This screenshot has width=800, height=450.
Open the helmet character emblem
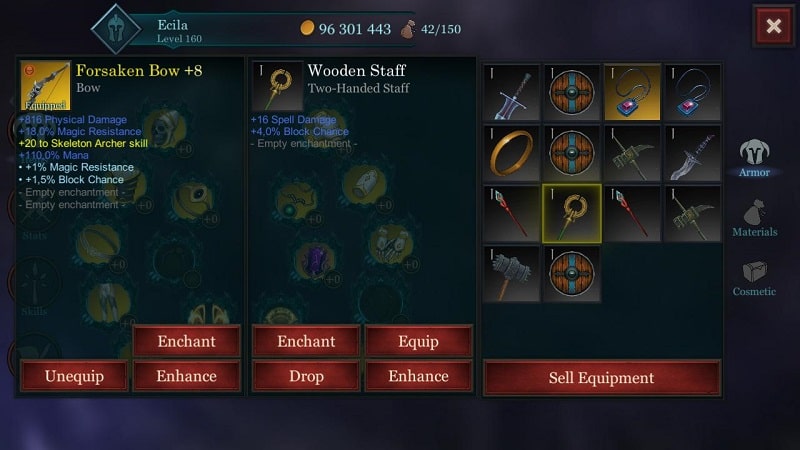click(116, 29)
